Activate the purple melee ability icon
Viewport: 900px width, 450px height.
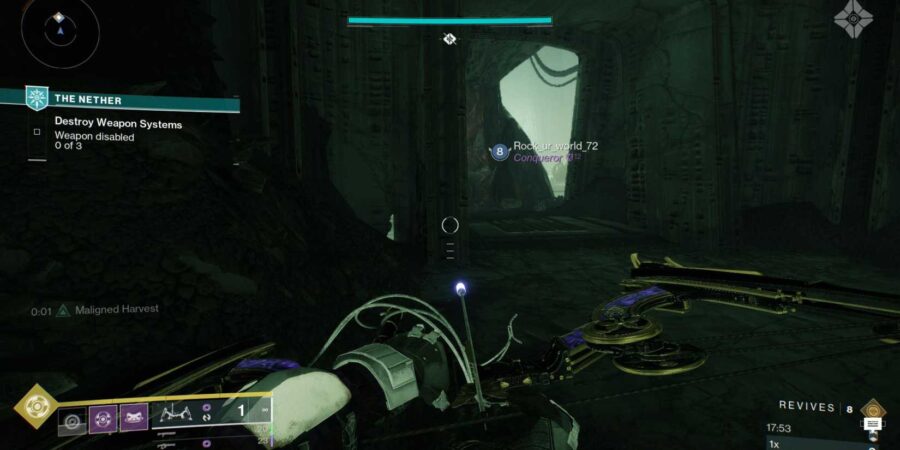click(103, 419)
